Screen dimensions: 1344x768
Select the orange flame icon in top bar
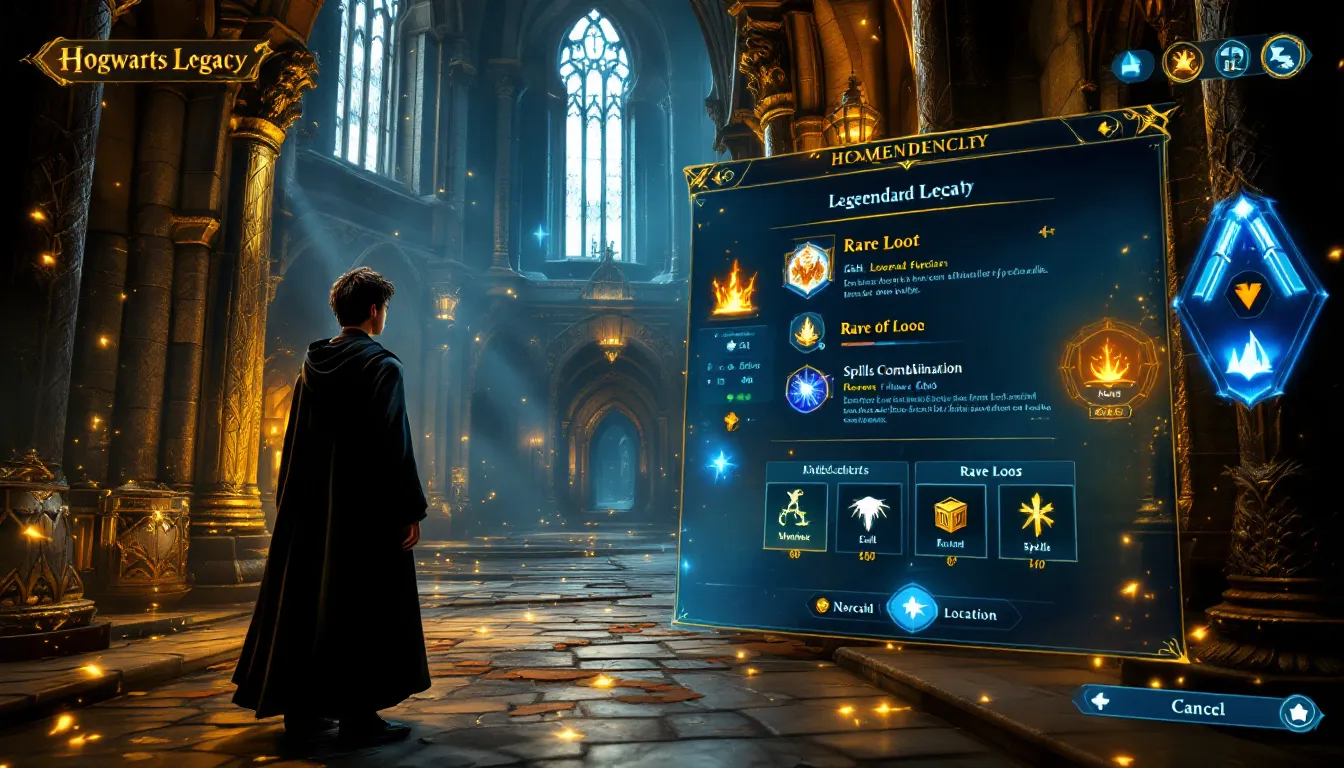coord(1182,62)
